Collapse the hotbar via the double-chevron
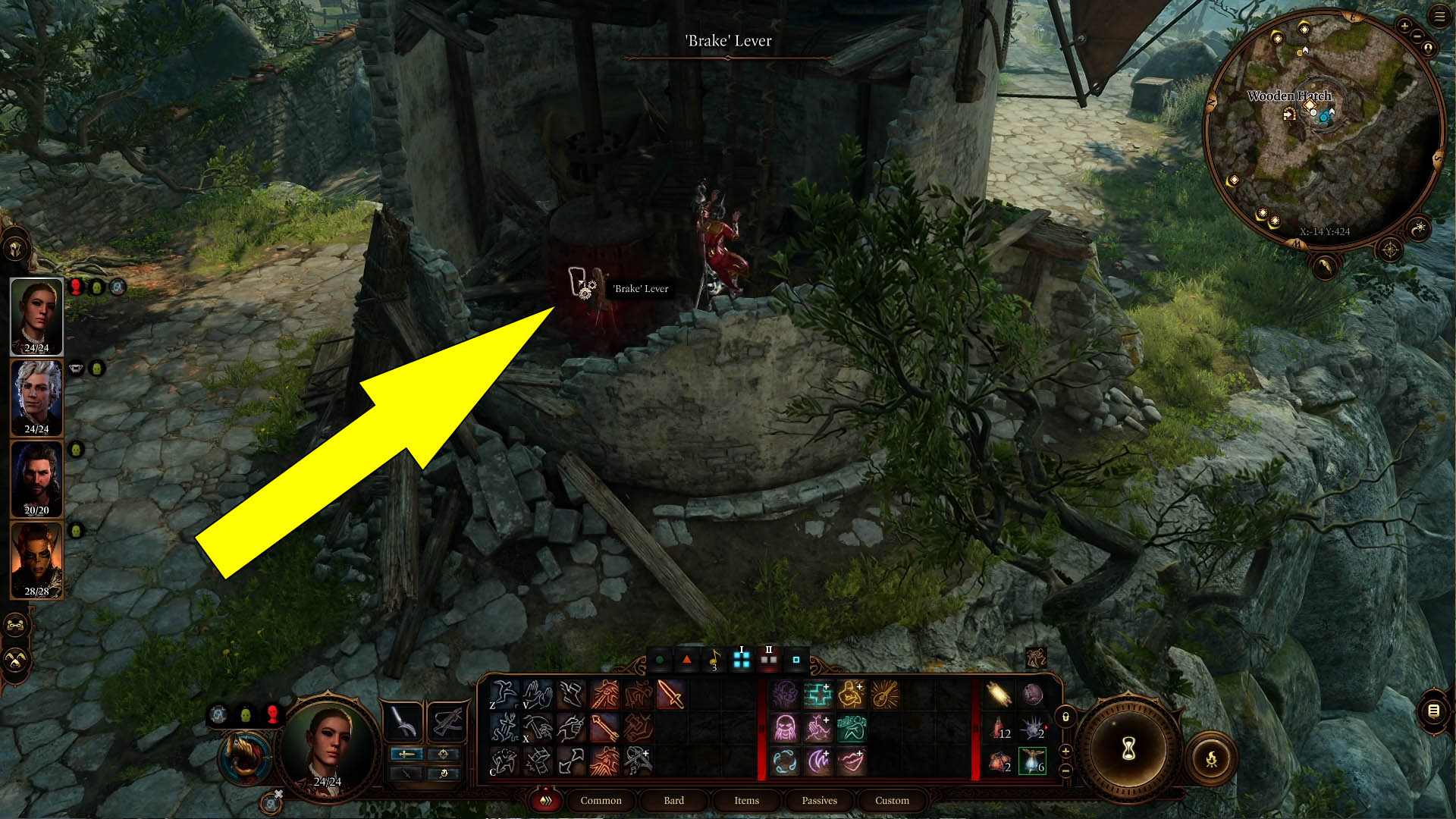 (544, 800)
